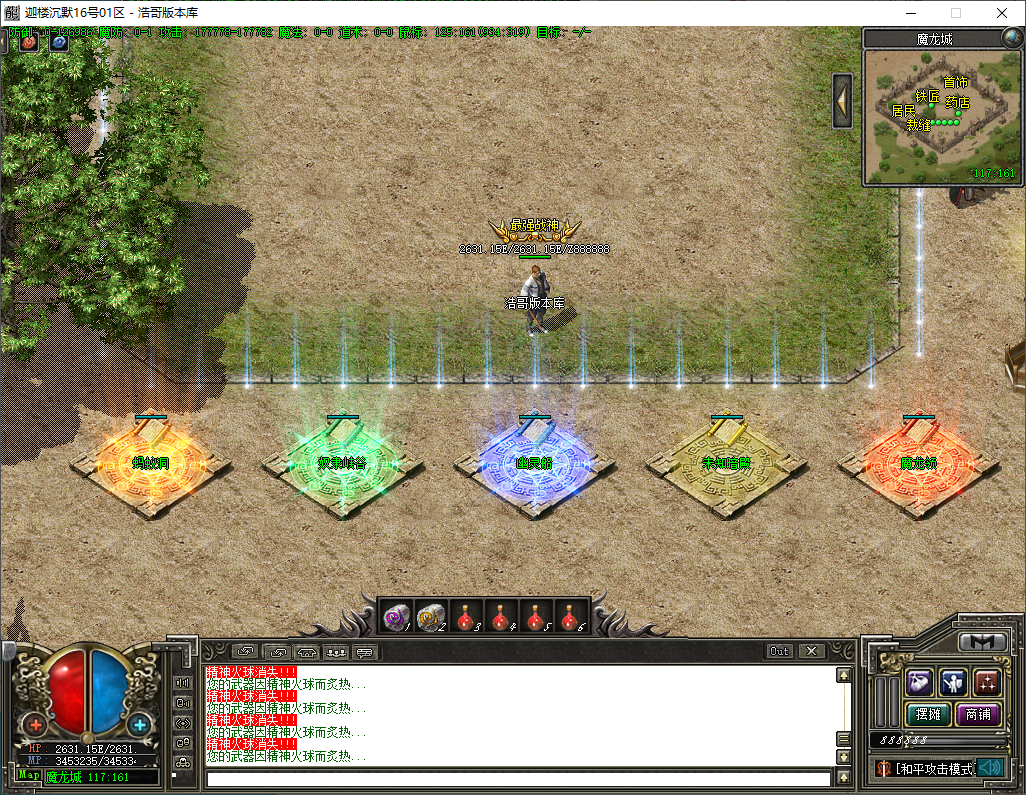Image resolution: width=1026 pixels, height=795 pixels.
Task: Close the game window
Action: 1001,13
